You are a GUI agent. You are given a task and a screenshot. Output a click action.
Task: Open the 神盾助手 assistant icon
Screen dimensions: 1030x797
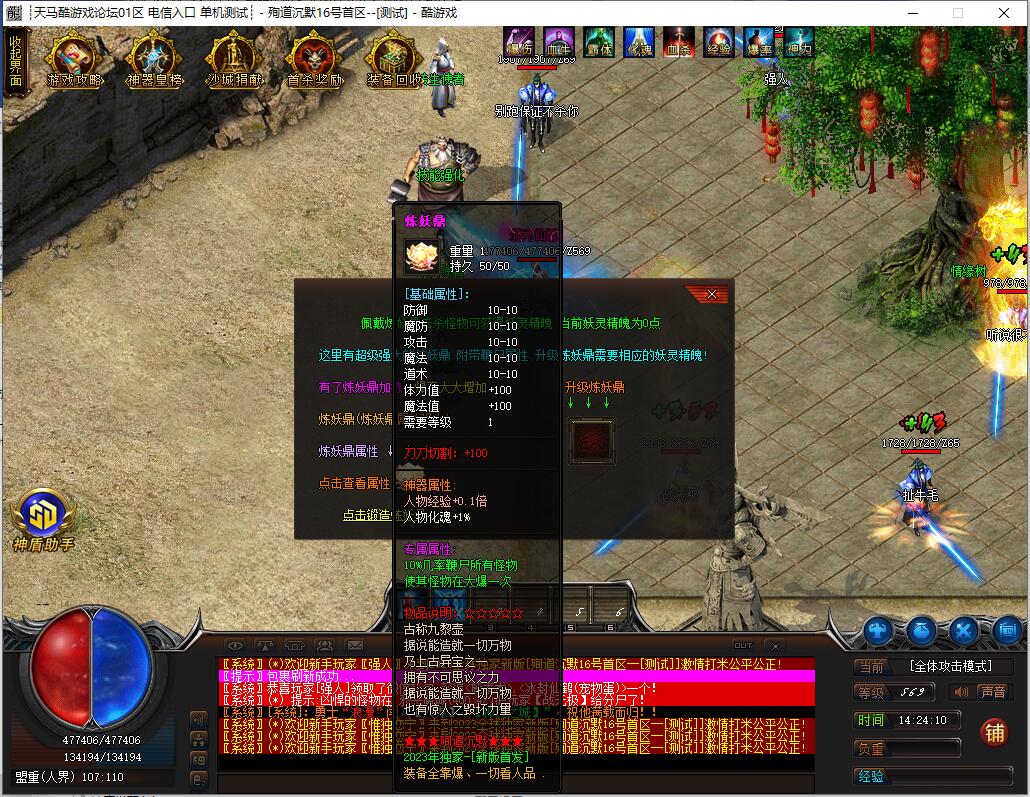coord(43,515)
